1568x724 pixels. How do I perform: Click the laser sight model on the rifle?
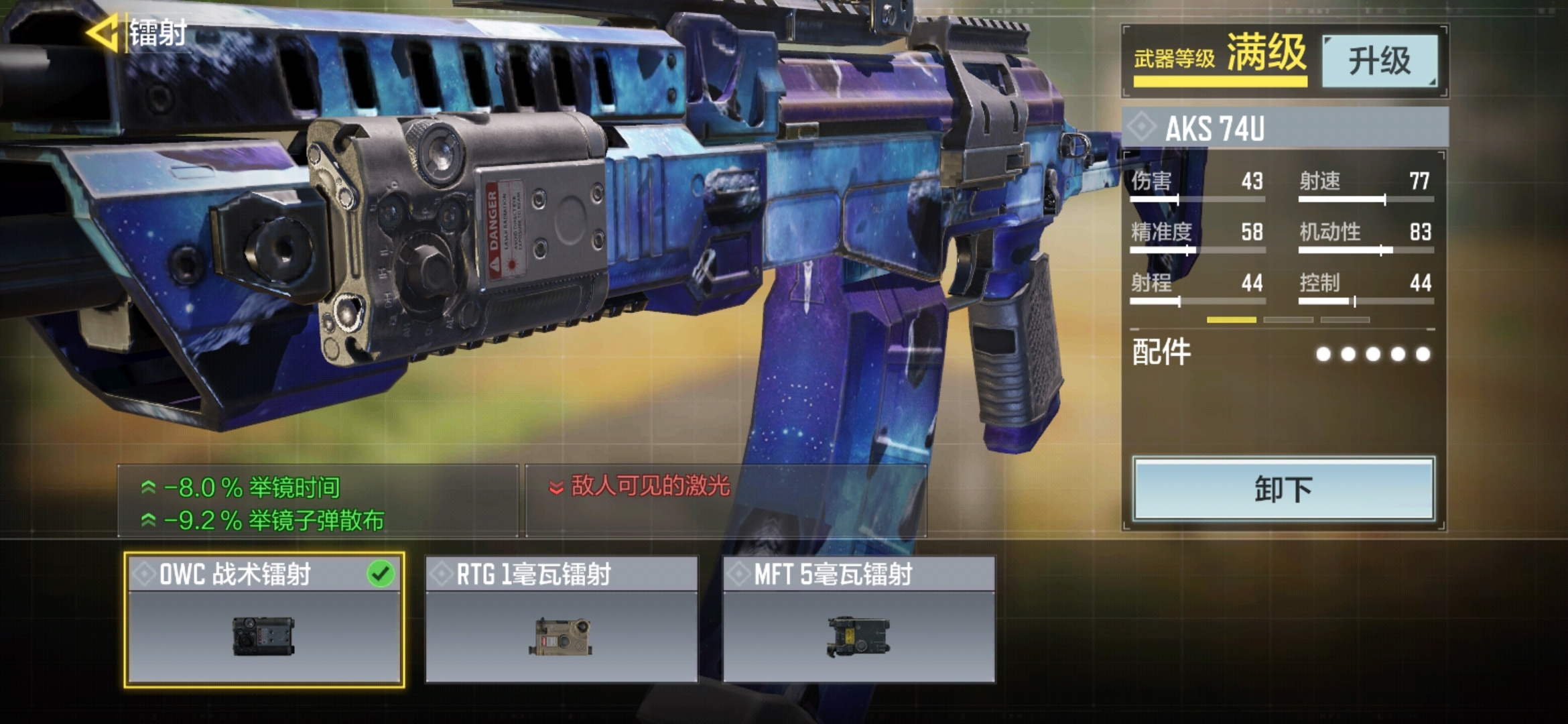456,221
